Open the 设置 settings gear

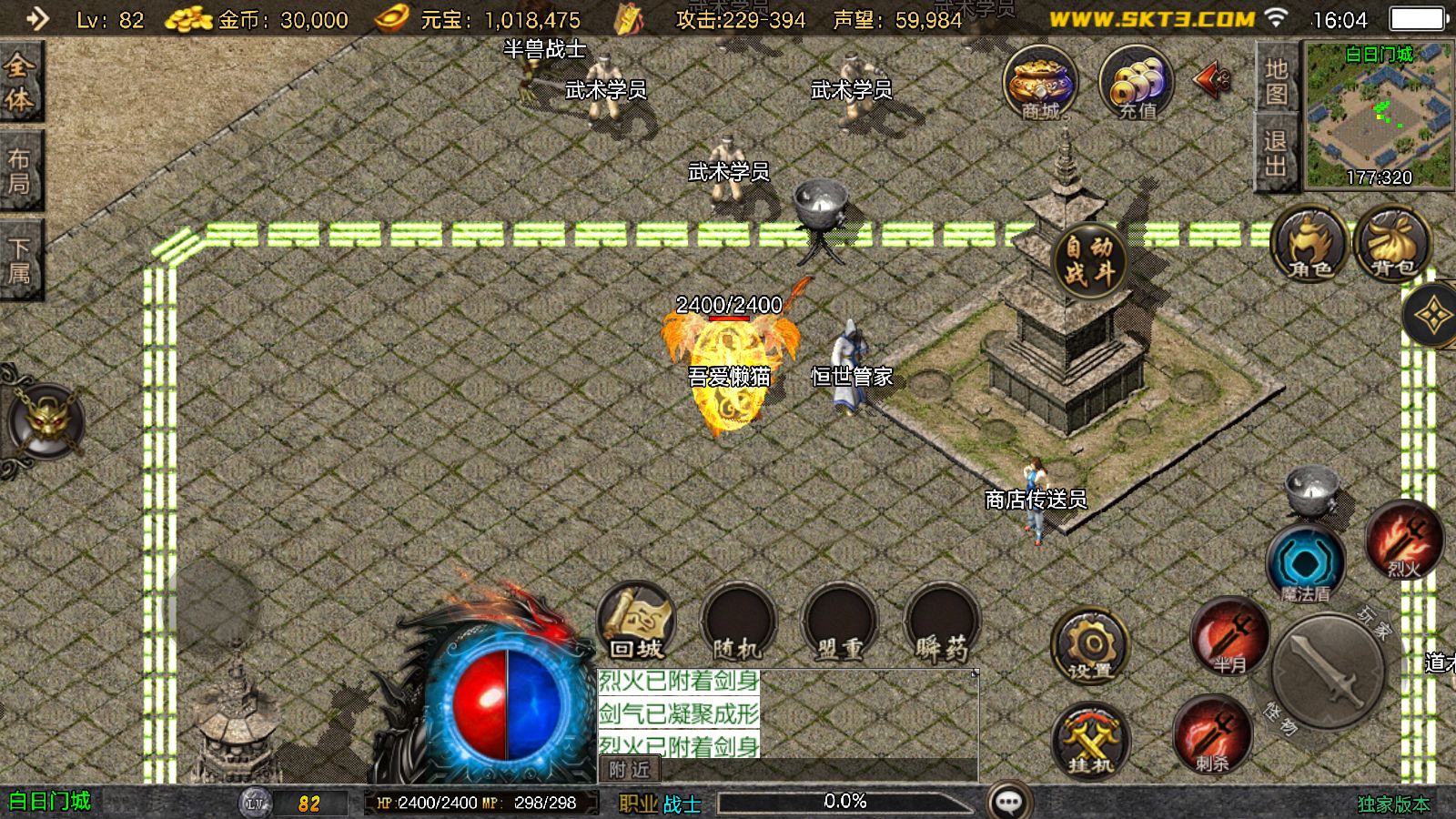click(1090, 646)
